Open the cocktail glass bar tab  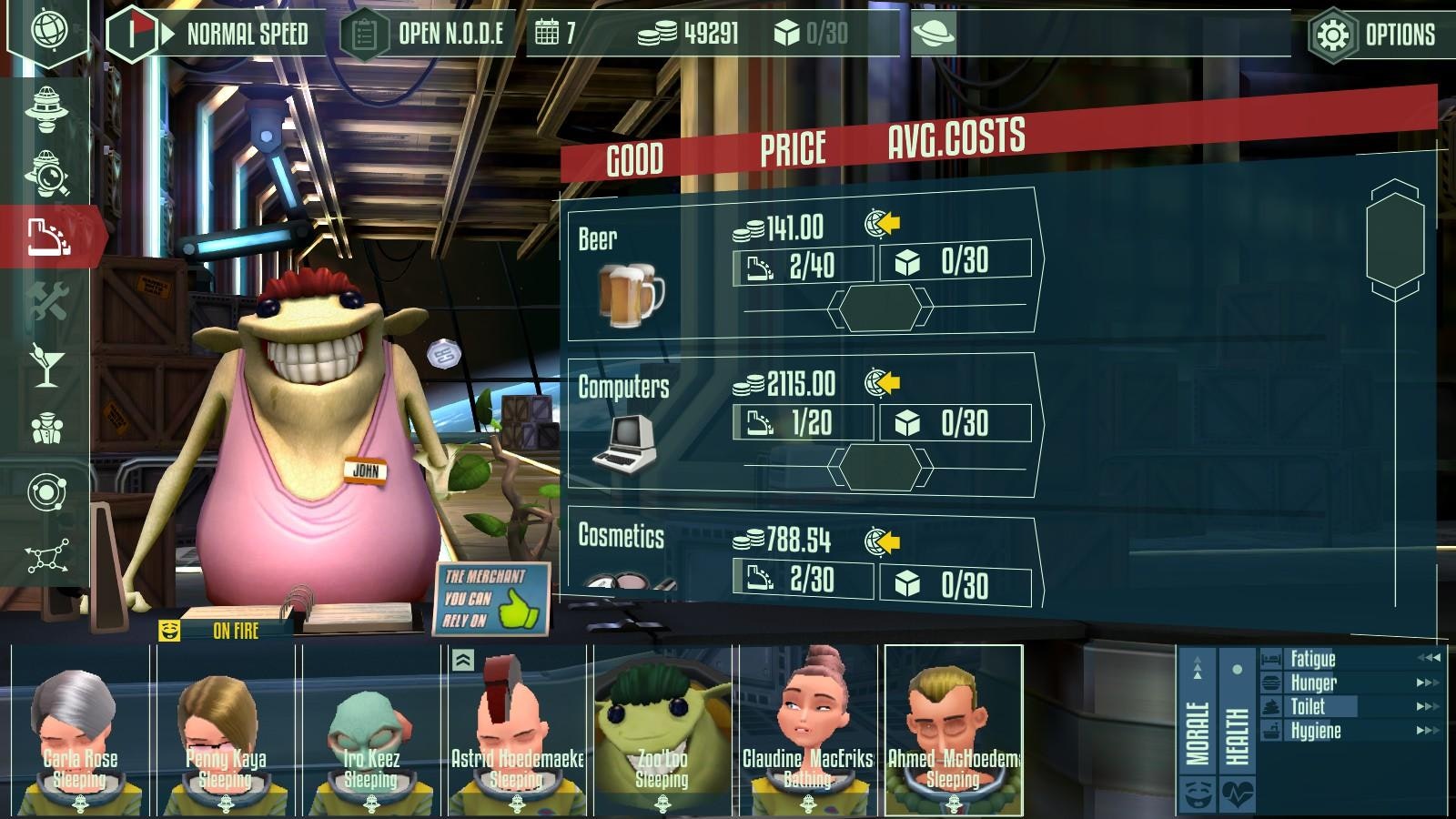point(47,364)
